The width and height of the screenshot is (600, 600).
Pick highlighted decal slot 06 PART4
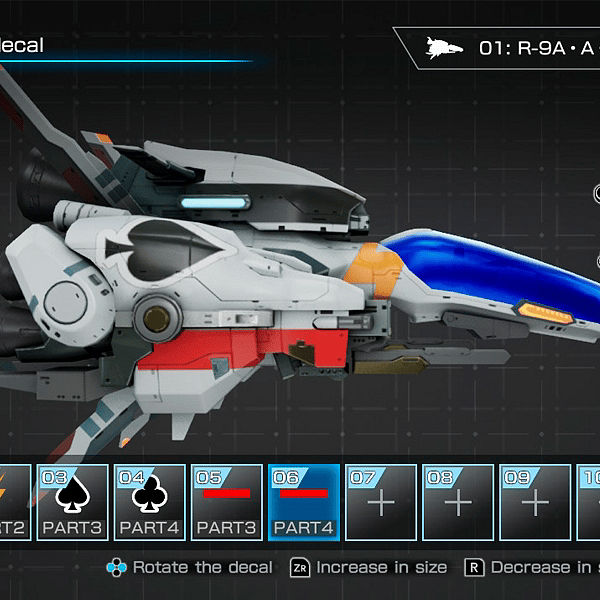point(303,502)
